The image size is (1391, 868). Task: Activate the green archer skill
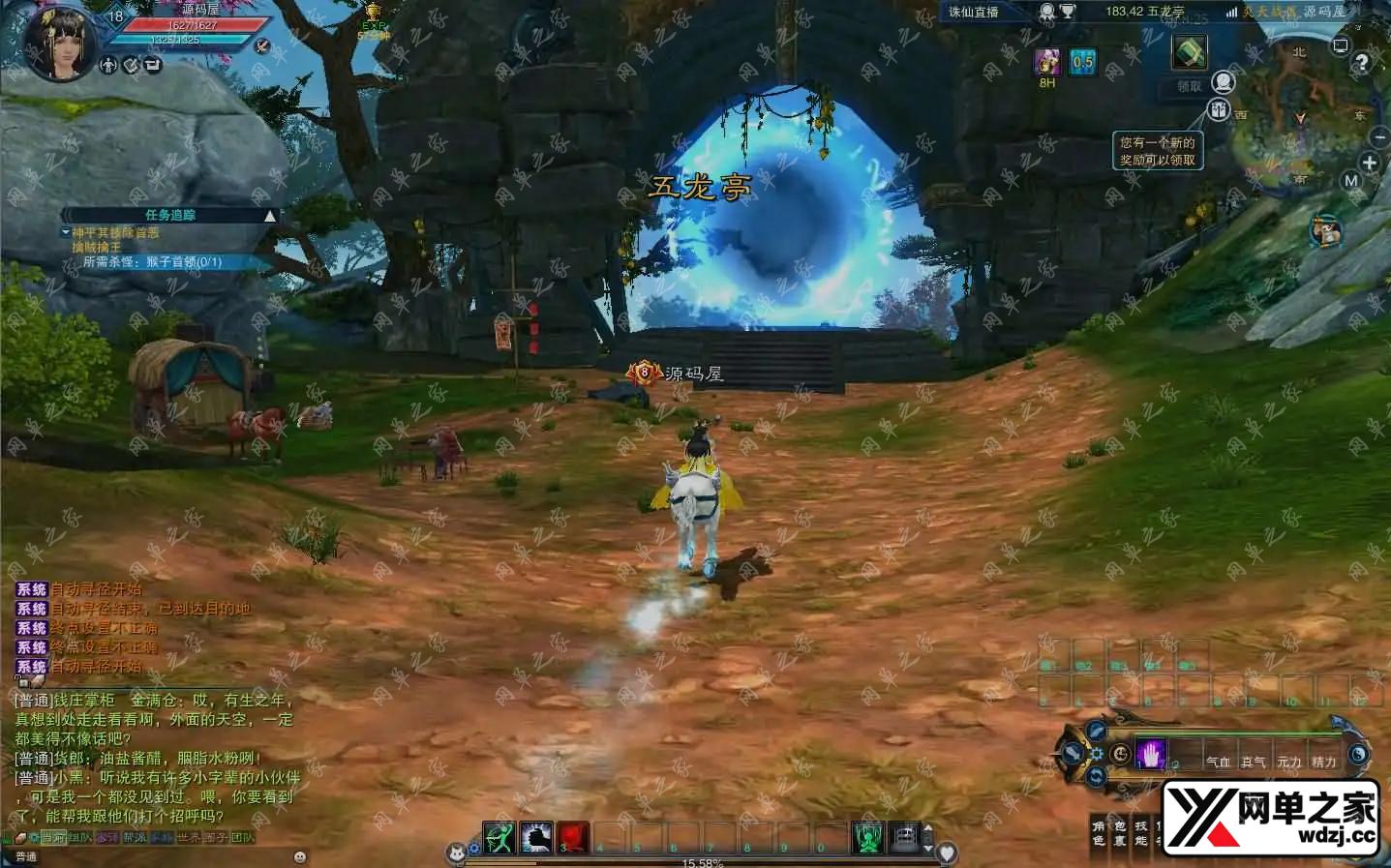coord(499,838)
